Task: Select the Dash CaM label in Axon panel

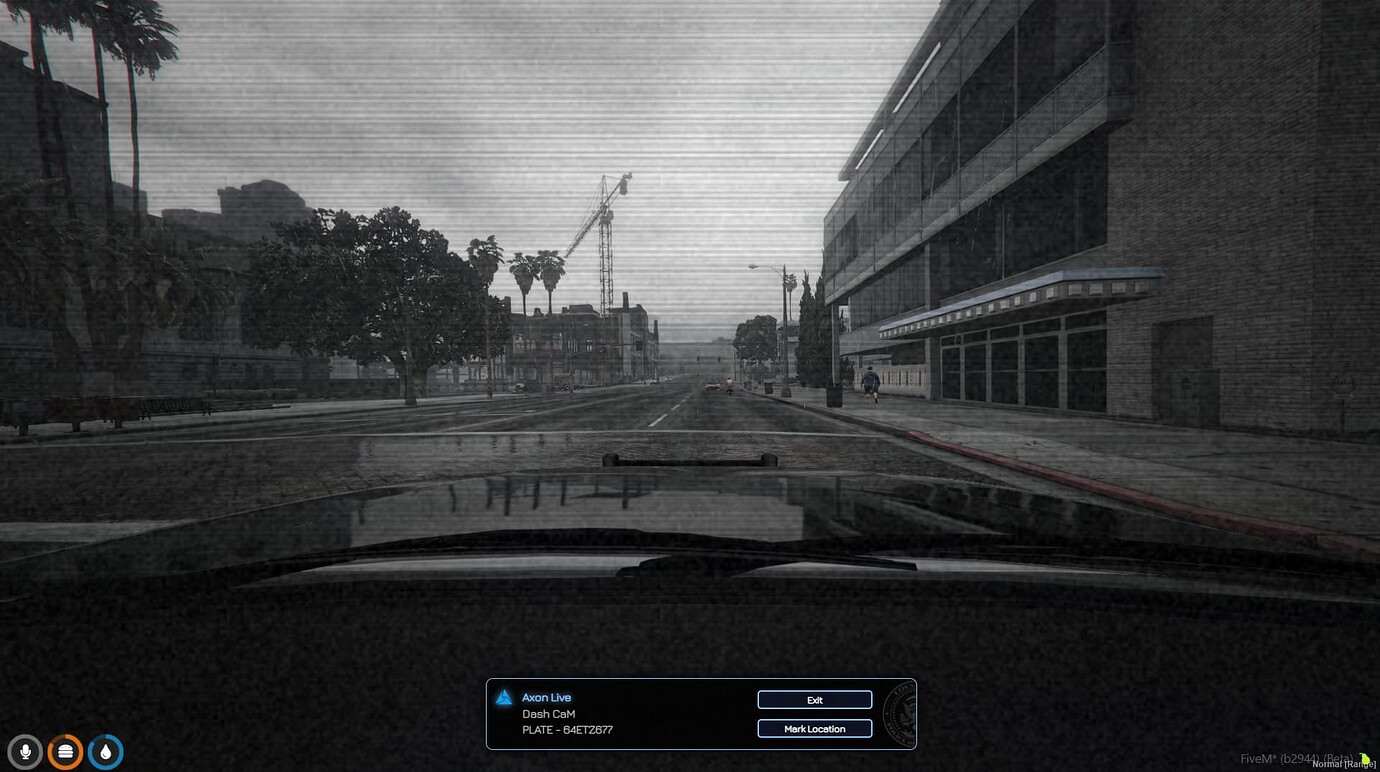Action: 548,714
